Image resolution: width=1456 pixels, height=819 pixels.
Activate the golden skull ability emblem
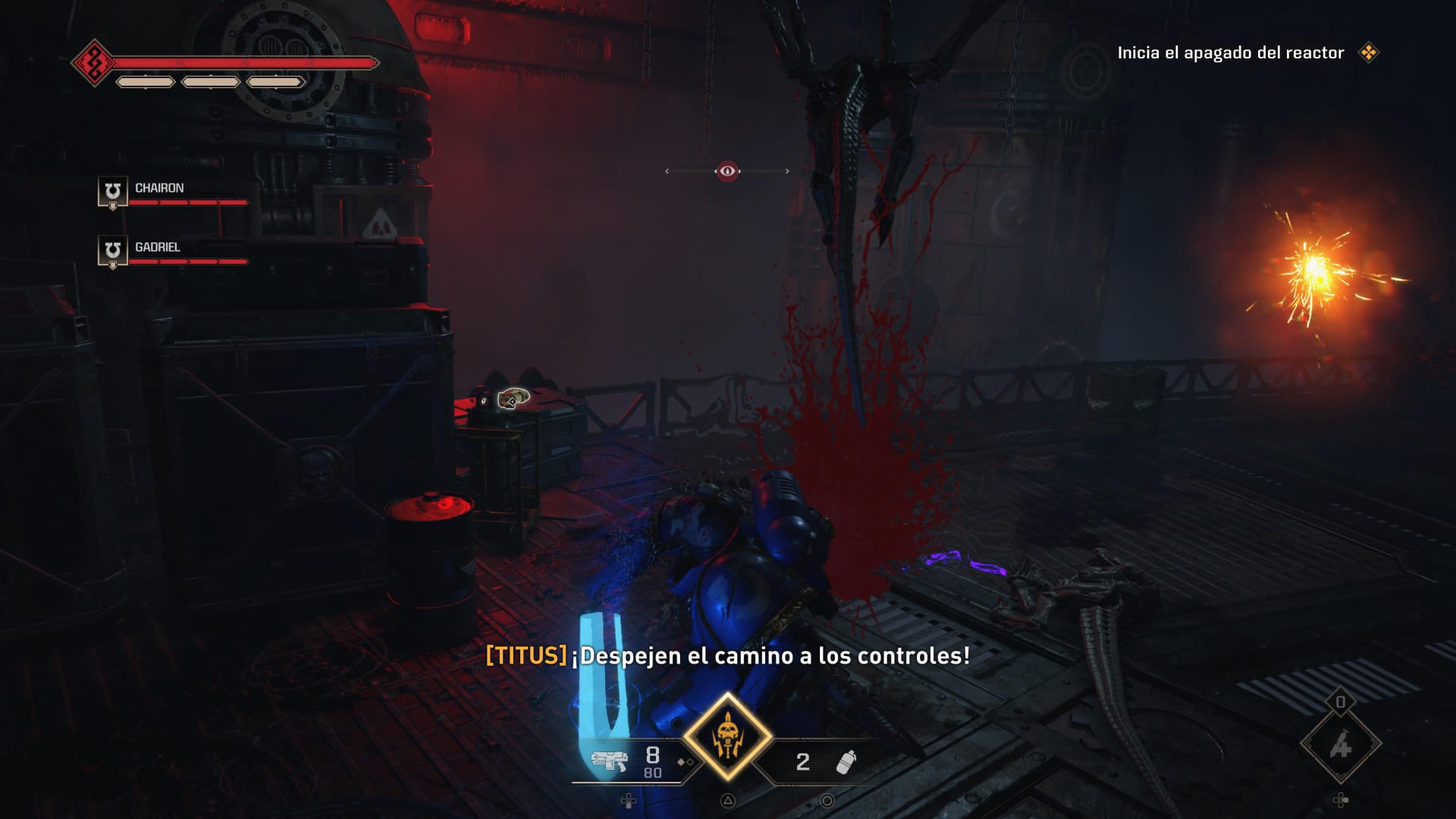tap(728, 737)
